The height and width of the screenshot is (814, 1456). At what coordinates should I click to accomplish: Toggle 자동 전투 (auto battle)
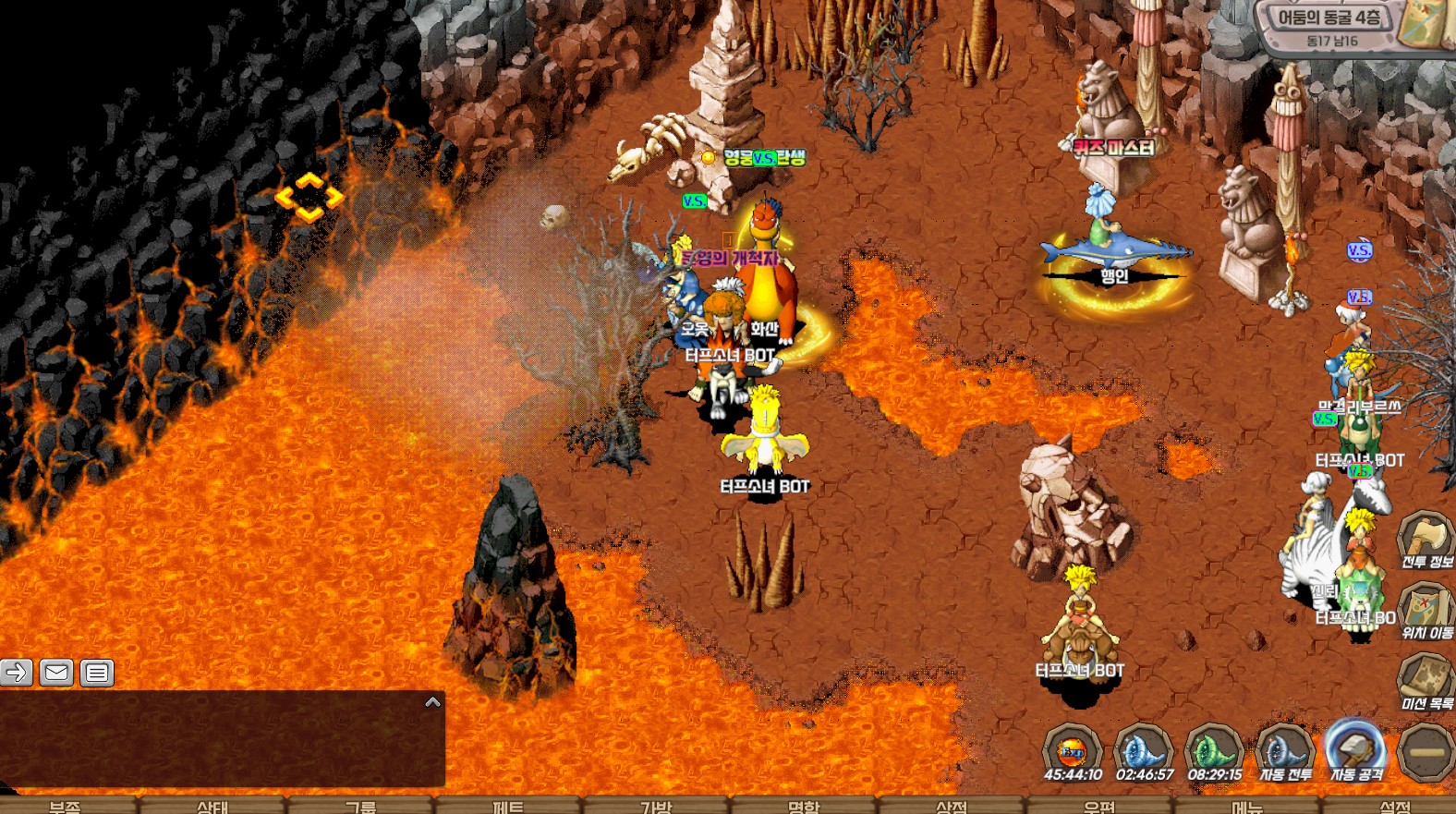(1285, 748)
